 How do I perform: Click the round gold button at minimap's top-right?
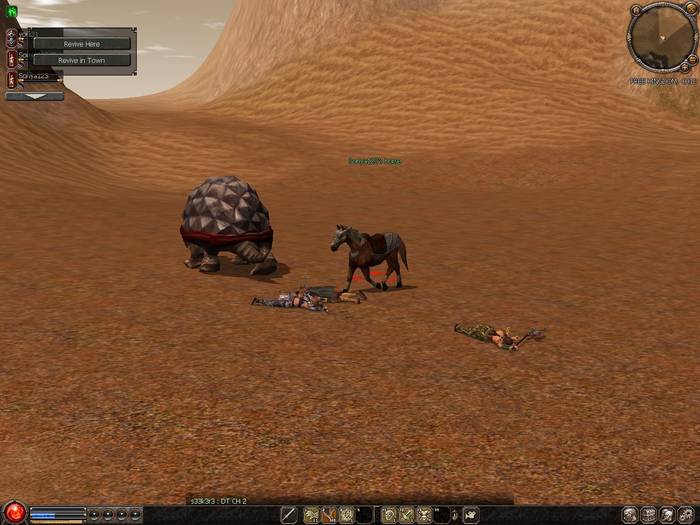point(692,10)
